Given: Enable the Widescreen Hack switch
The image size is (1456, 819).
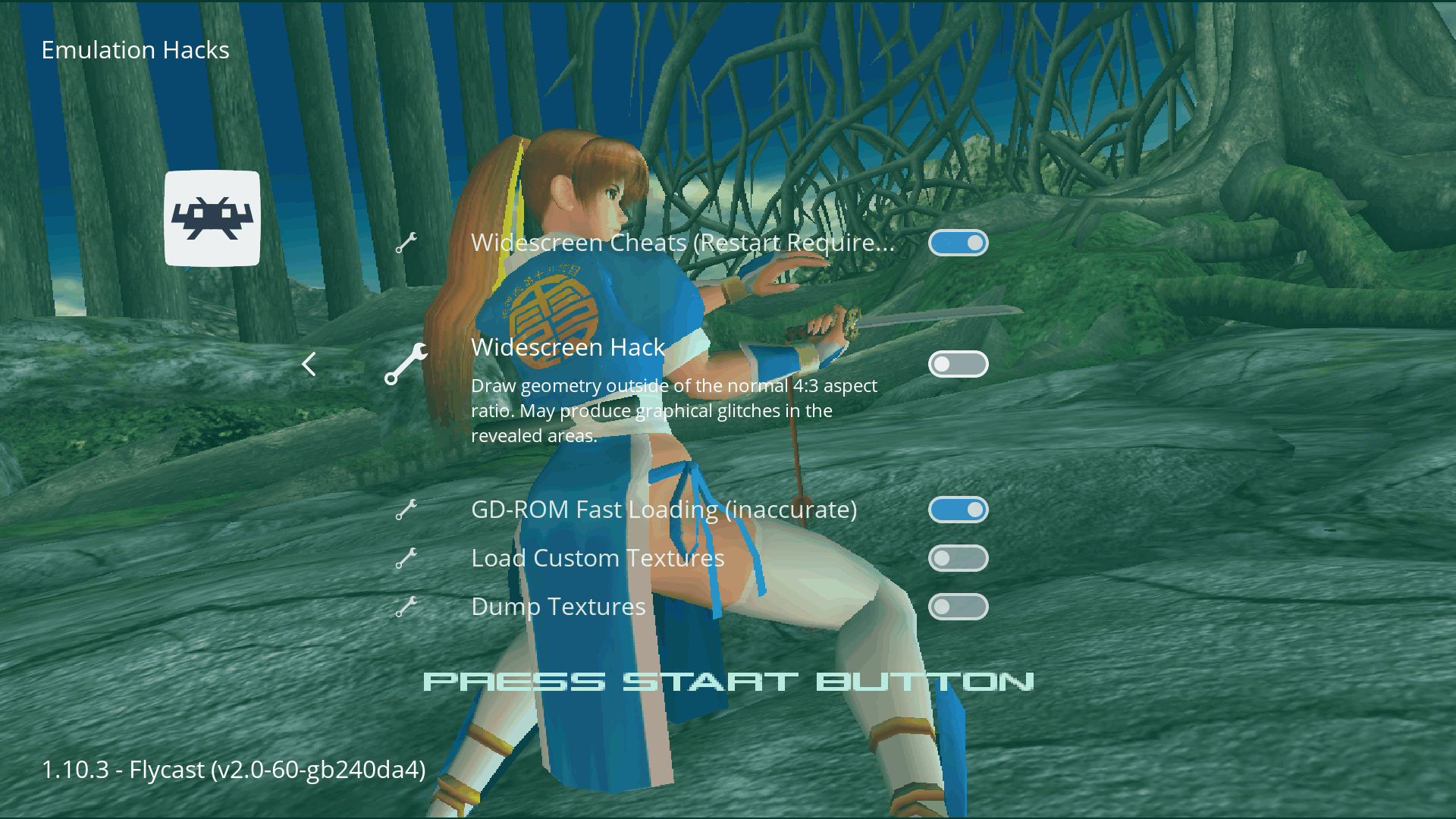Looking at the screenshot, I should point(959,364).
